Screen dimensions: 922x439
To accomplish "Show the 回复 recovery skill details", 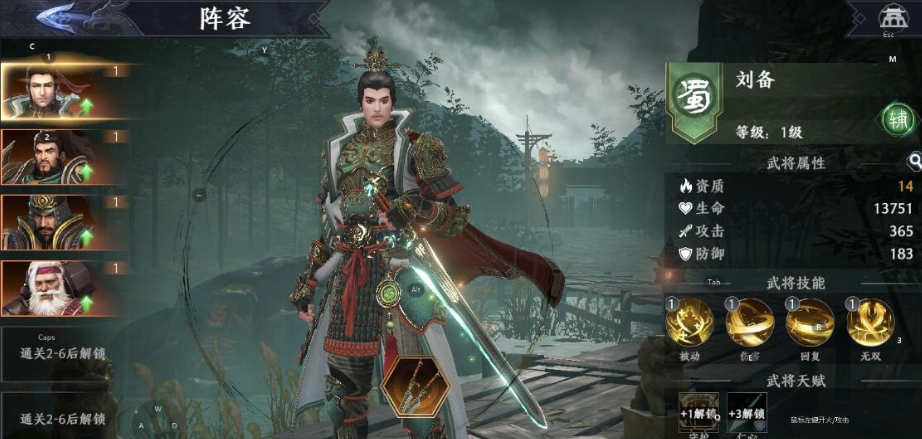I will pos(810,323).
